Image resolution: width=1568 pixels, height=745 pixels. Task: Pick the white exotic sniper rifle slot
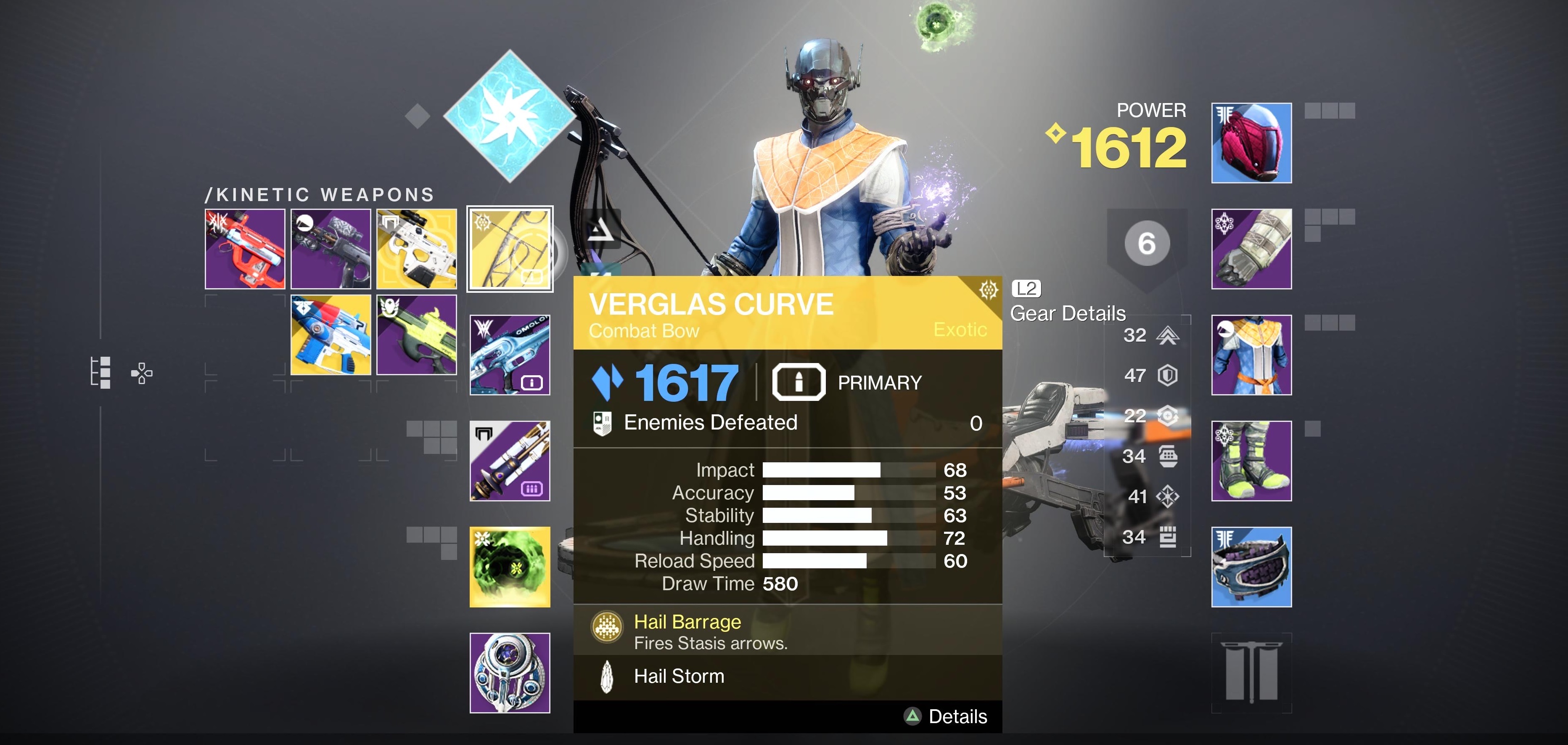[416, 249]
